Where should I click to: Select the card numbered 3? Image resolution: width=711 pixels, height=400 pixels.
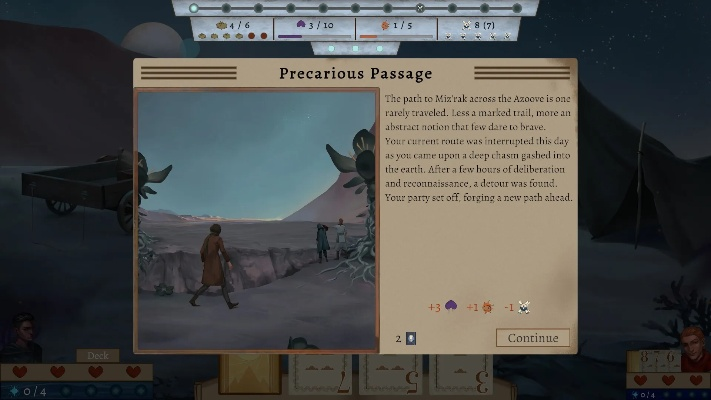coord(460,378)
